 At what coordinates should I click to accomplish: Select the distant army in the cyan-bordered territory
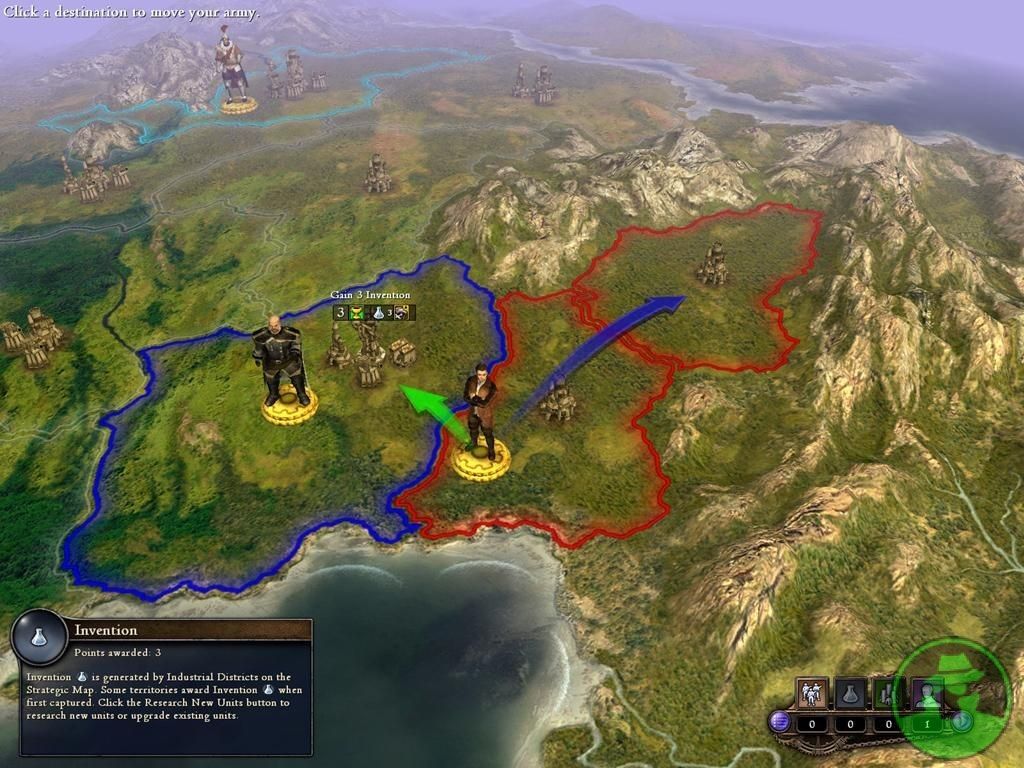(234, 68)
